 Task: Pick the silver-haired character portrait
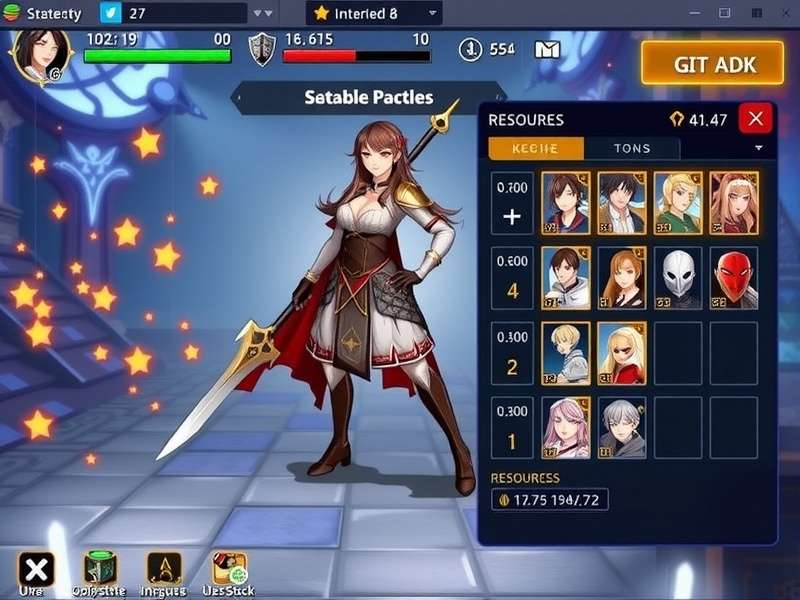click(622, 427)
